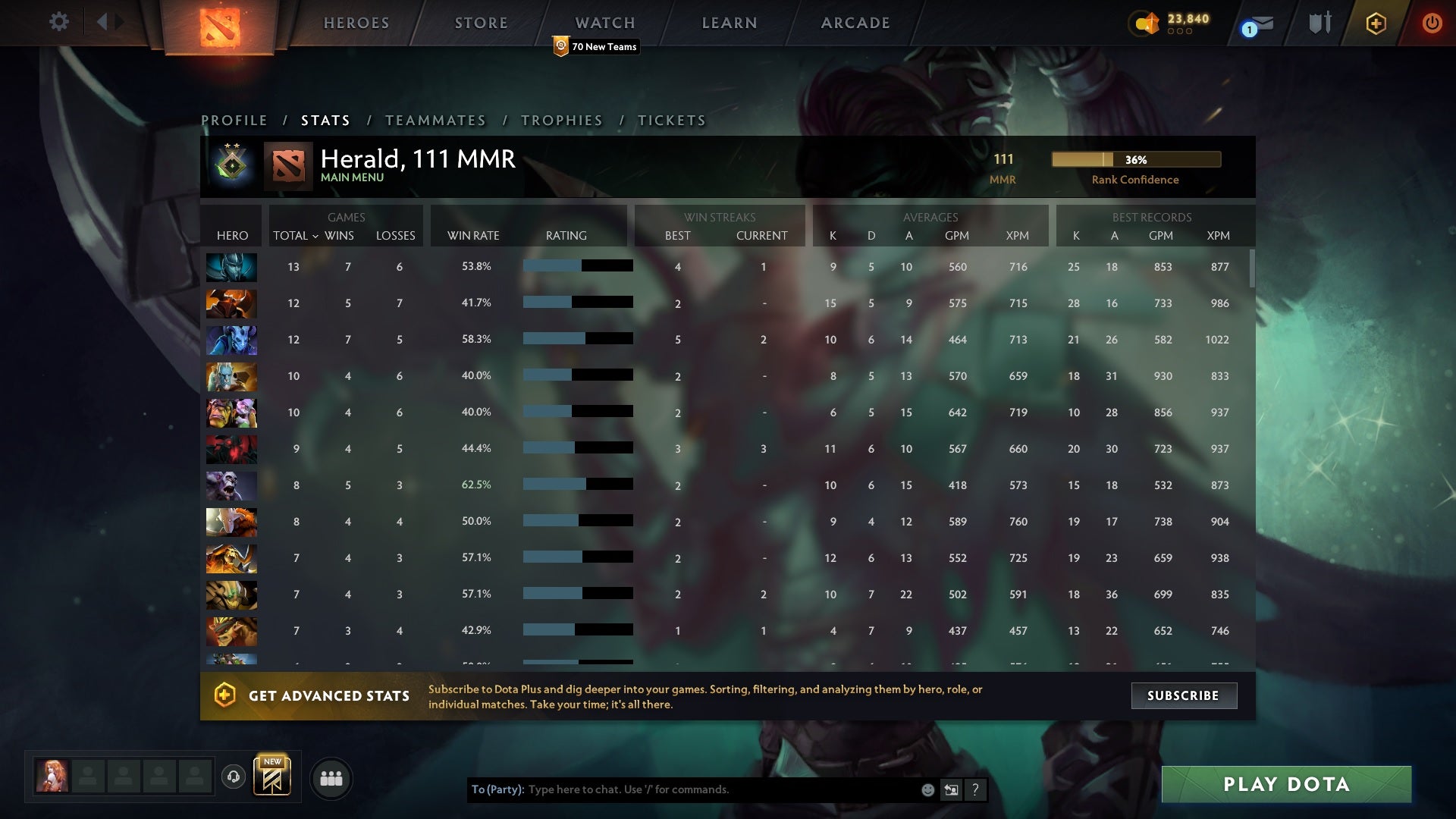The image size is (1456, 819).
Task: Switch to the TEAMMATES tab
Action: [x=435, y=120]
